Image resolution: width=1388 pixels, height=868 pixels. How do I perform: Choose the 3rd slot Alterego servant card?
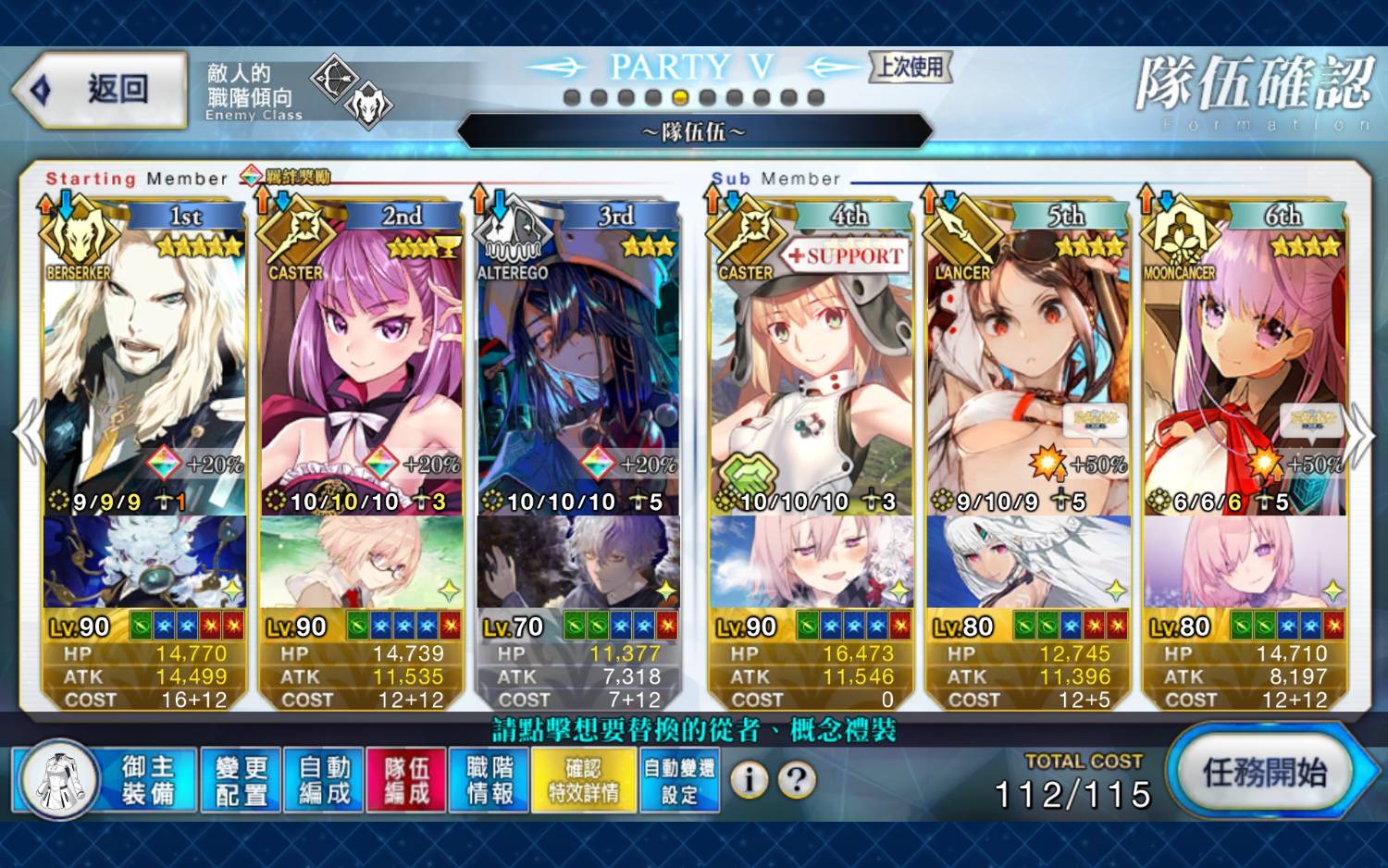point(578,370)
